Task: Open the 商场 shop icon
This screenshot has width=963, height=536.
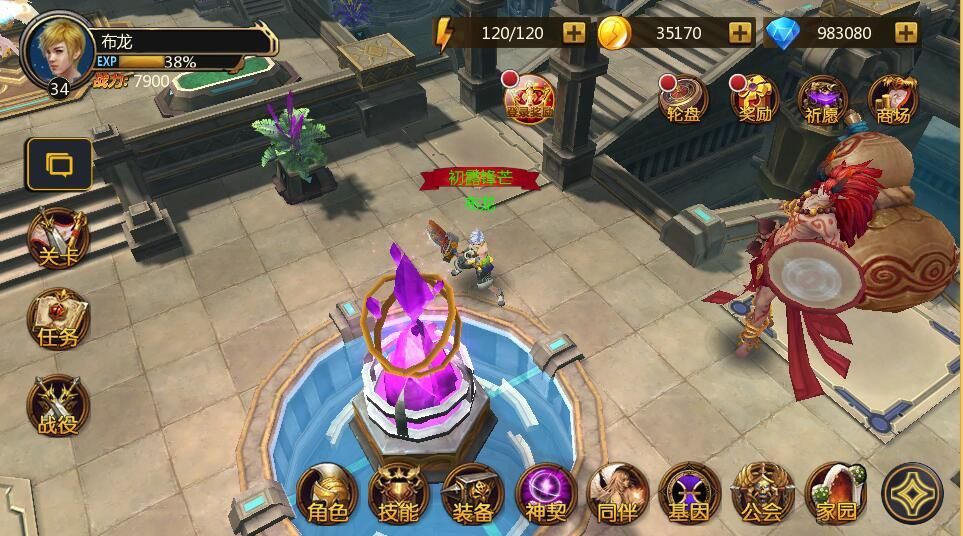Action: point(893,100)
